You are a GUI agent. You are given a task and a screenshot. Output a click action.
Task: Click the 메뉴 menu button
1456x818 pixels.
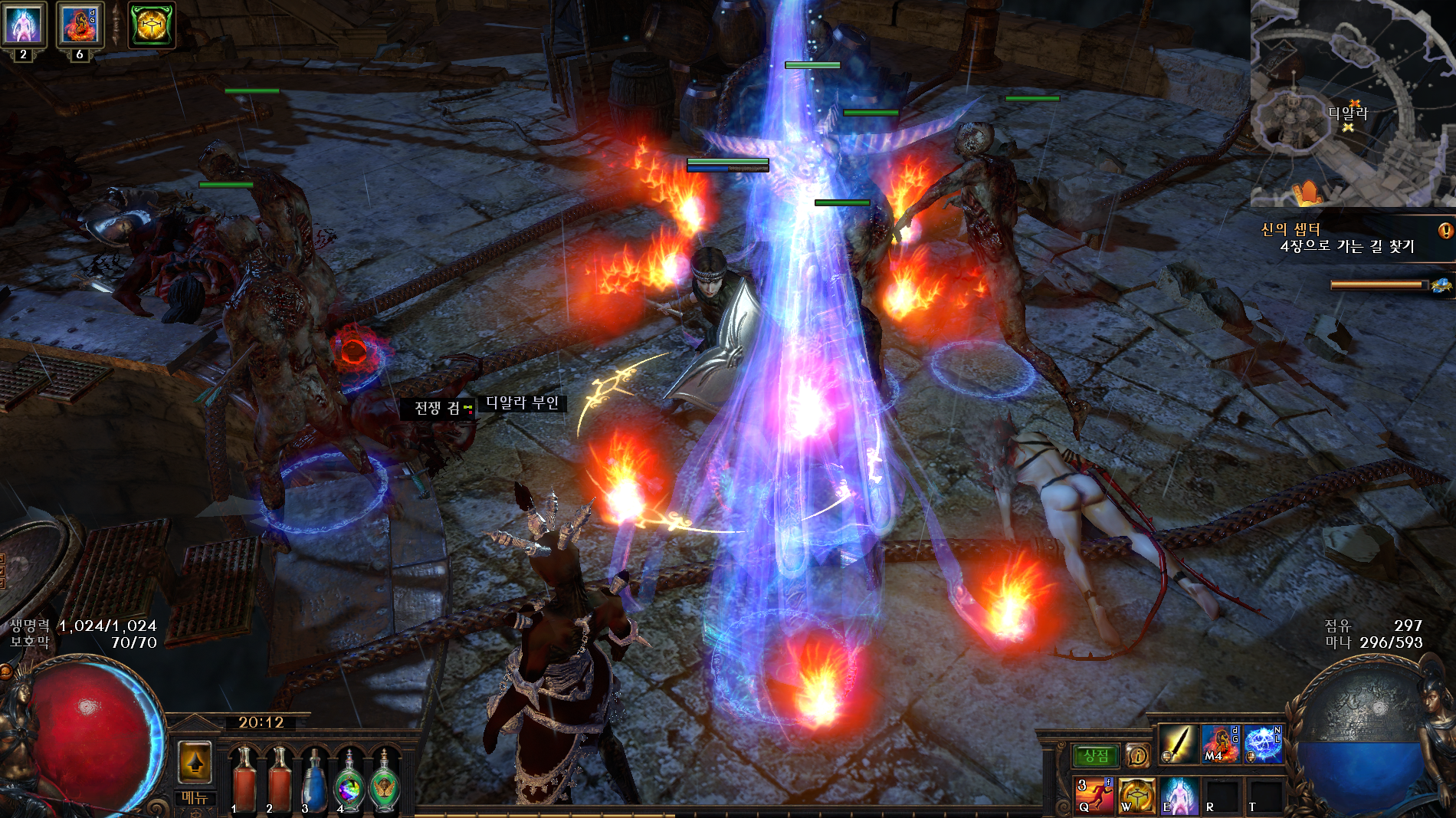[x=195, y=798]
